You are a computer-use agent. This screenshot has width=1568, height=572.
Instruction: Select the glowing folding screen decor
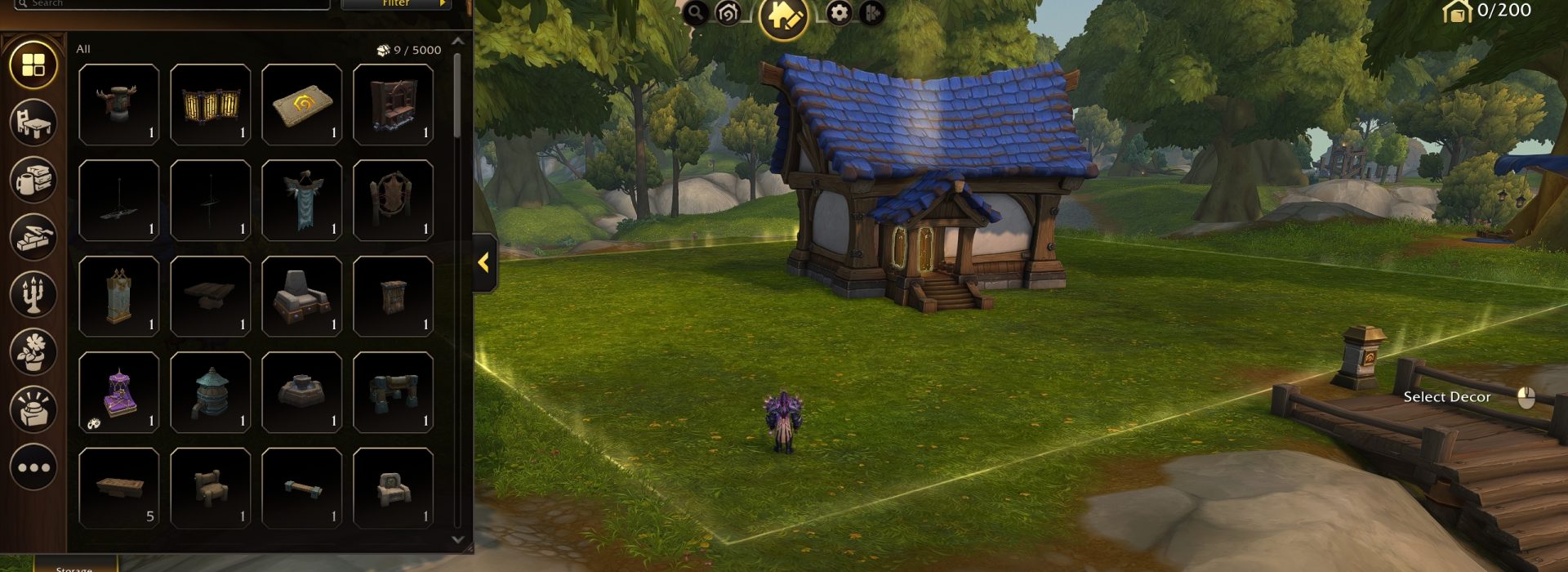(210, 105)
